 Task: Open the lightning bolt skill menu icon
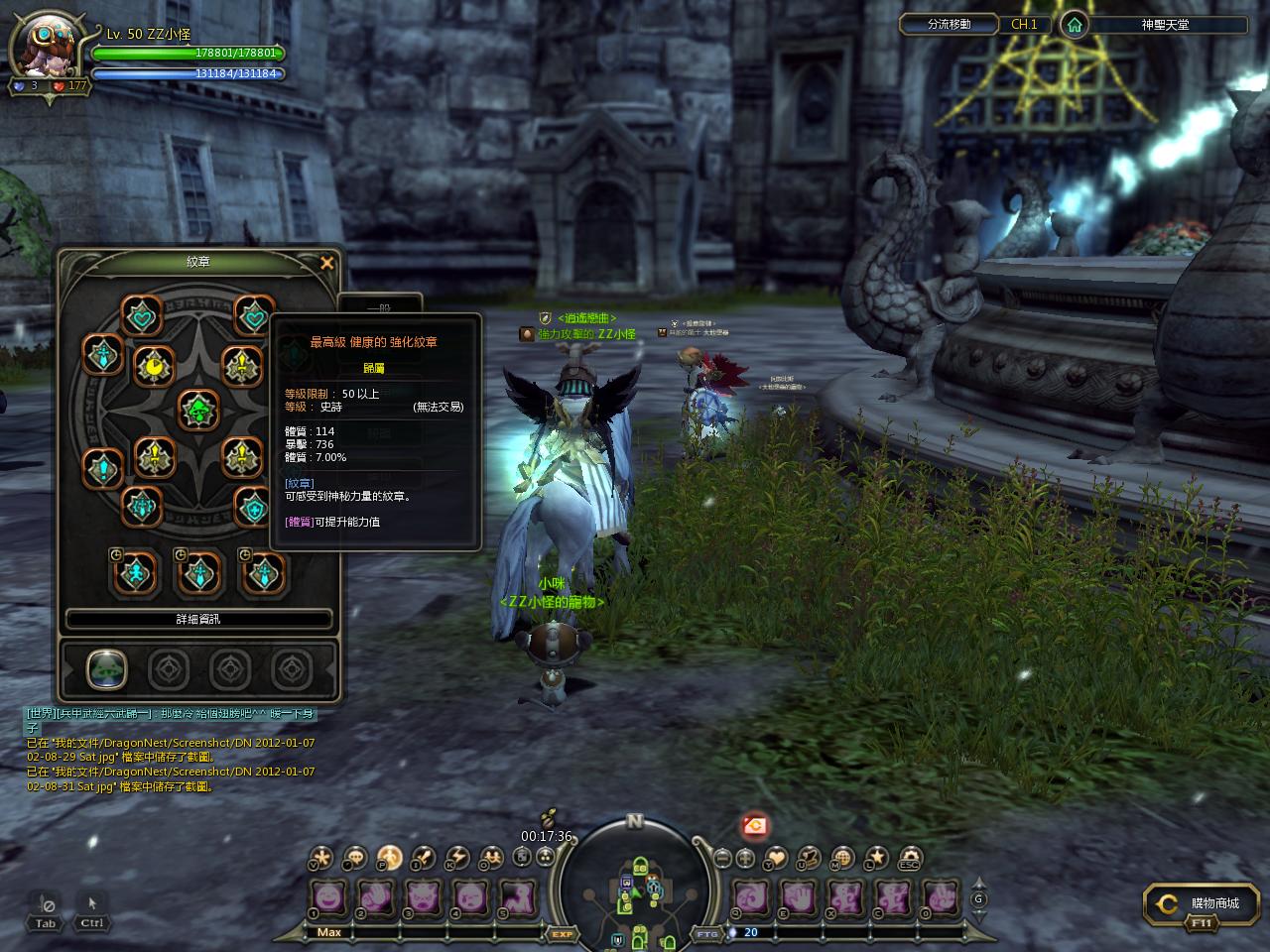(456, 858)
